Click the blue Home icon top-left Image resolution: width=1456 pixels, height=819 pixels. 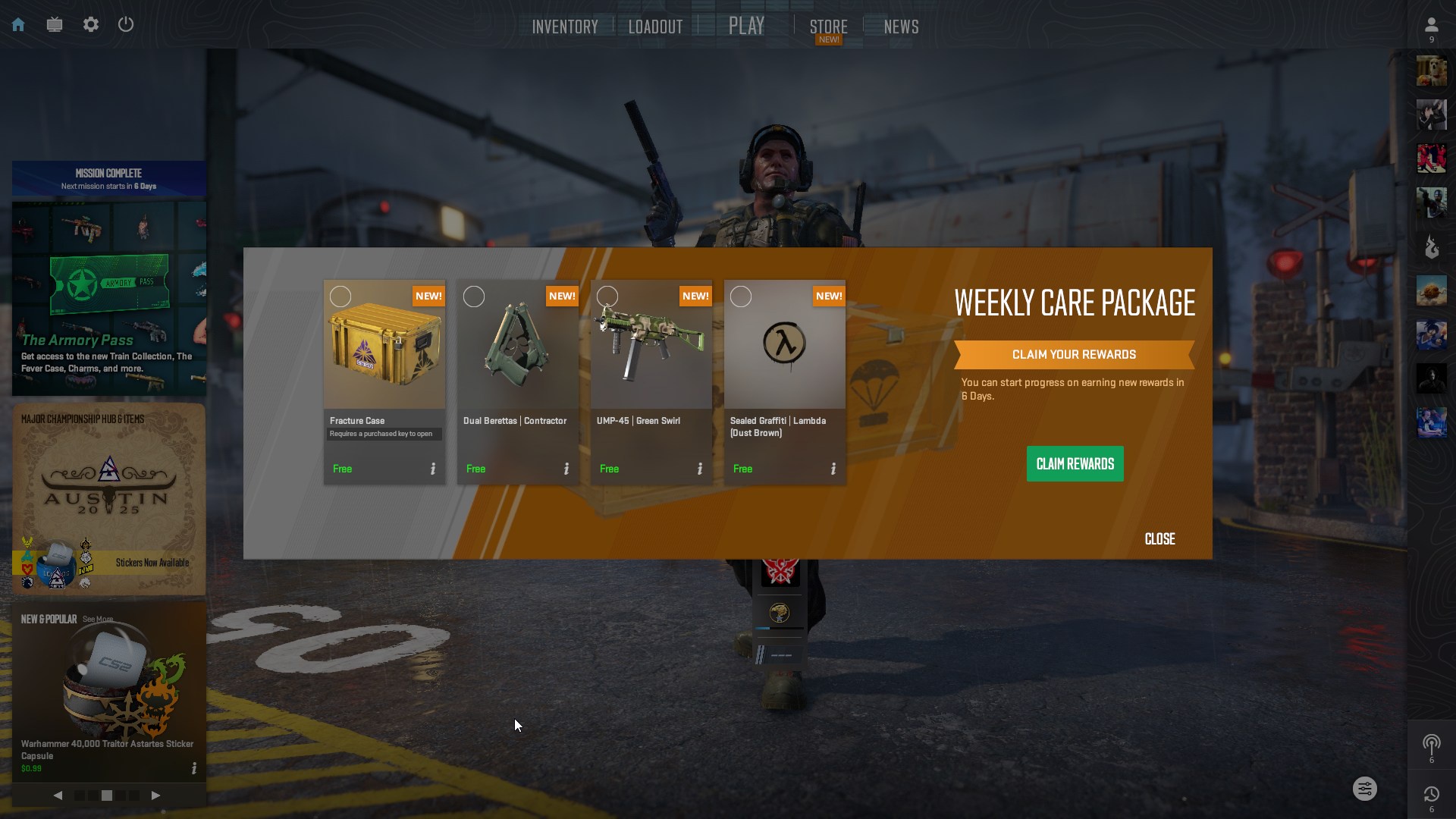17,24
